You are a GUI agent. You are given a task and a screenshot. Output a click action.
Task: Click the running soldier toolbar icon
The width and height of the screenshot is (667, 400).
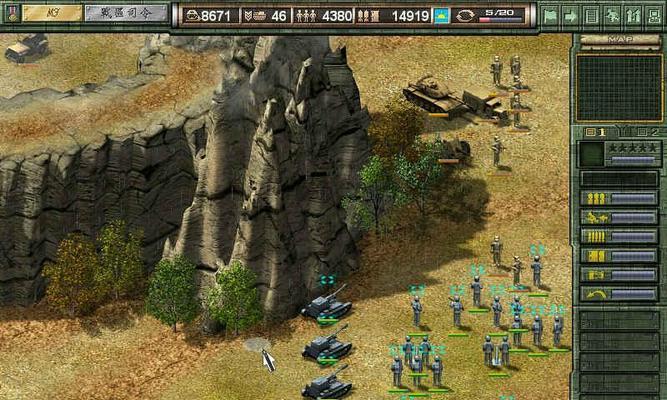[611, 15]
